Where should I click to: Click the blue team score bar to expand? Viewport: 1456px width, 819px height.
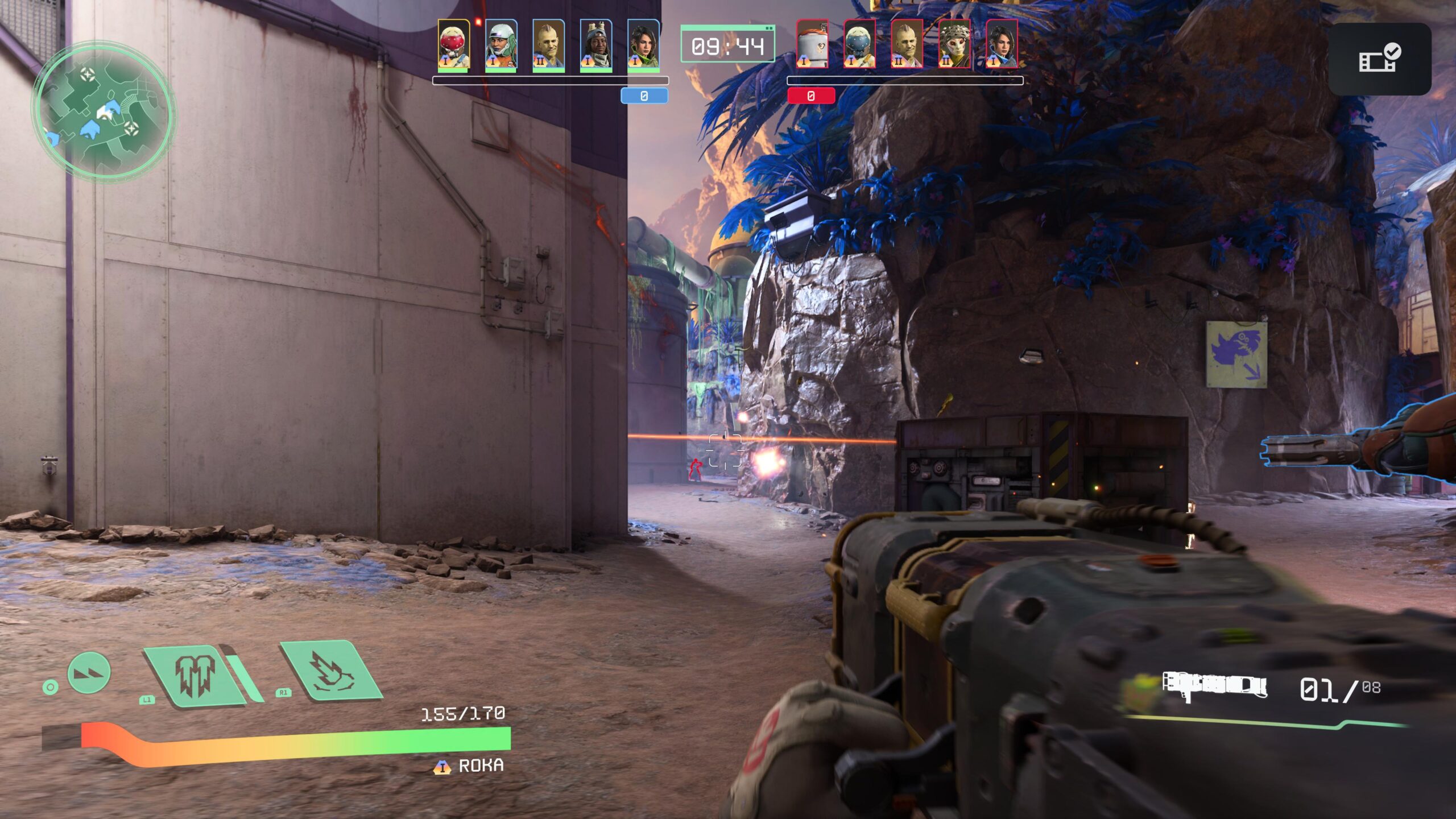pos(550,80)
